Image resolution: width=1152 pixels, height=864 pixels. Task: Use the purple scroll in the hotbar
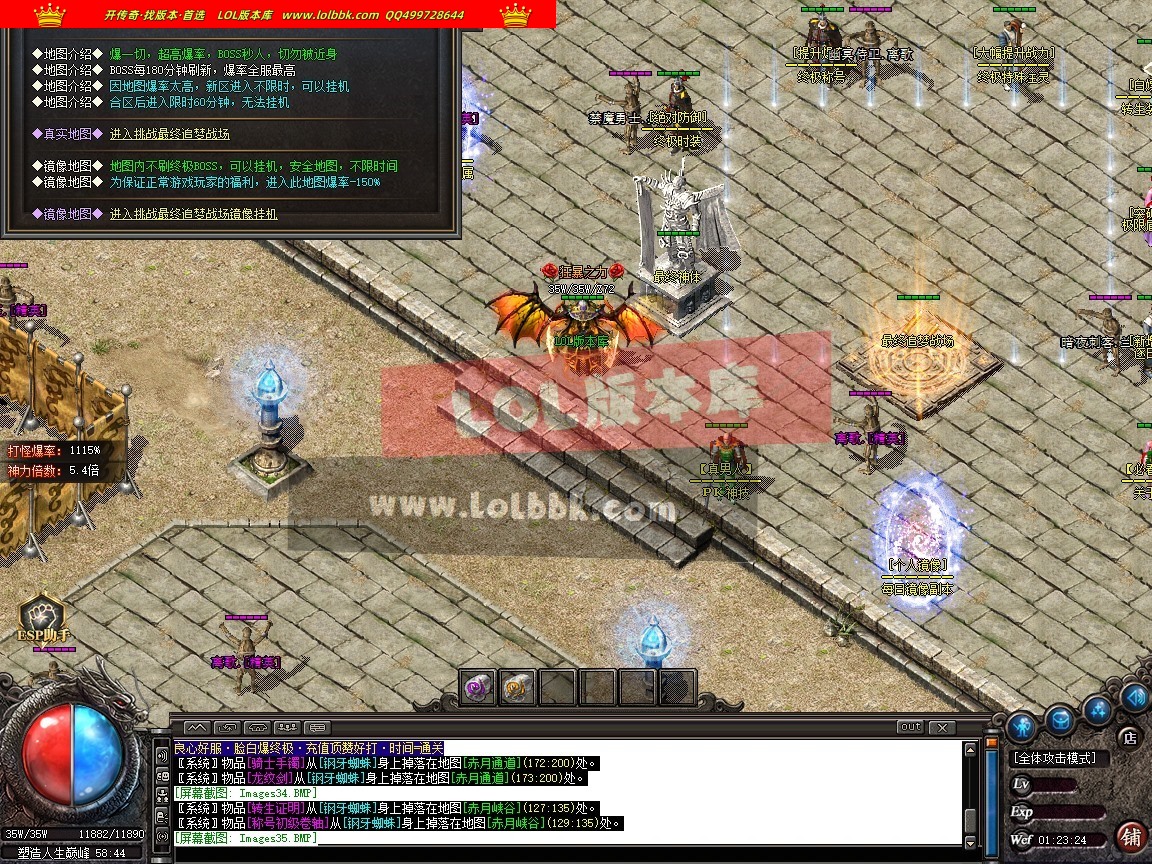(x=478, y=687)
